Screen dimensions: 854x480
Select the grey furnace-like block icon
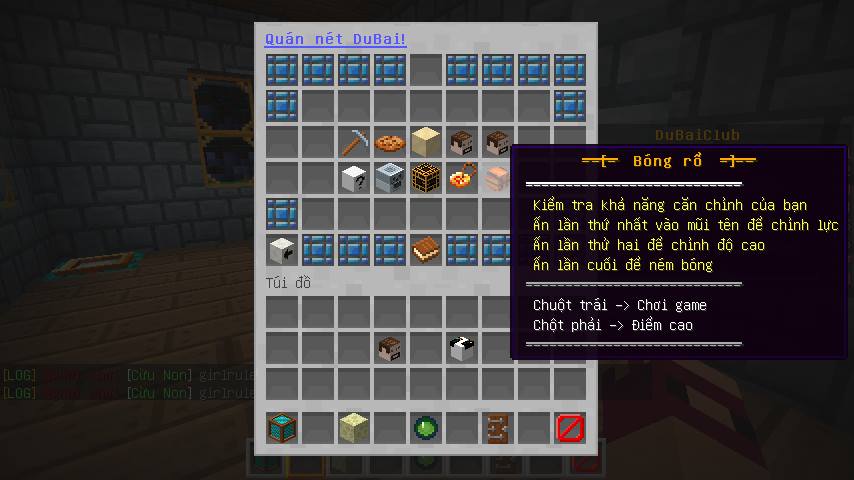coord(390,178)
